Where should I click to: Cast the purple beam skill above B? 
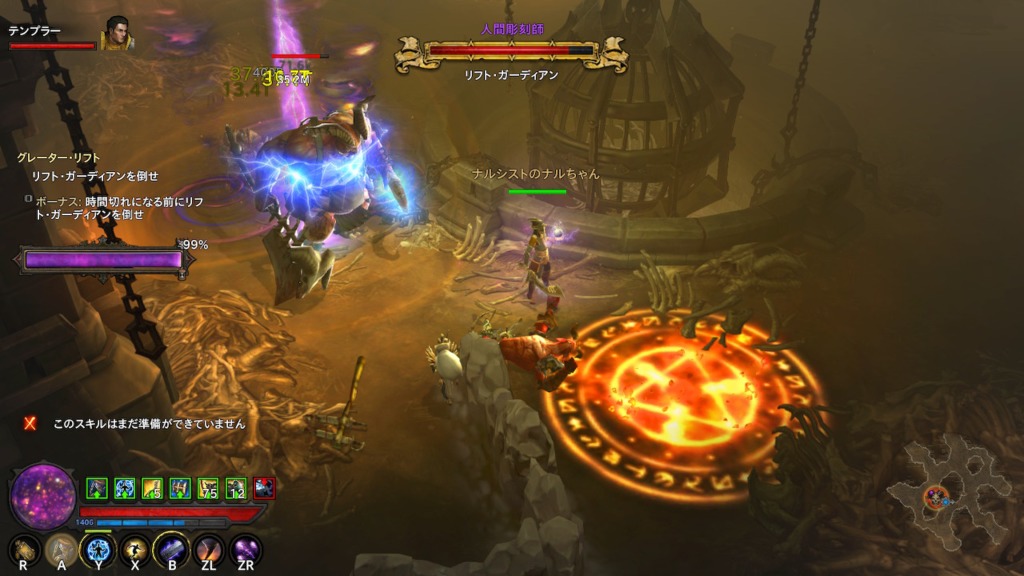pyautogui.click(x=171, y=550)
